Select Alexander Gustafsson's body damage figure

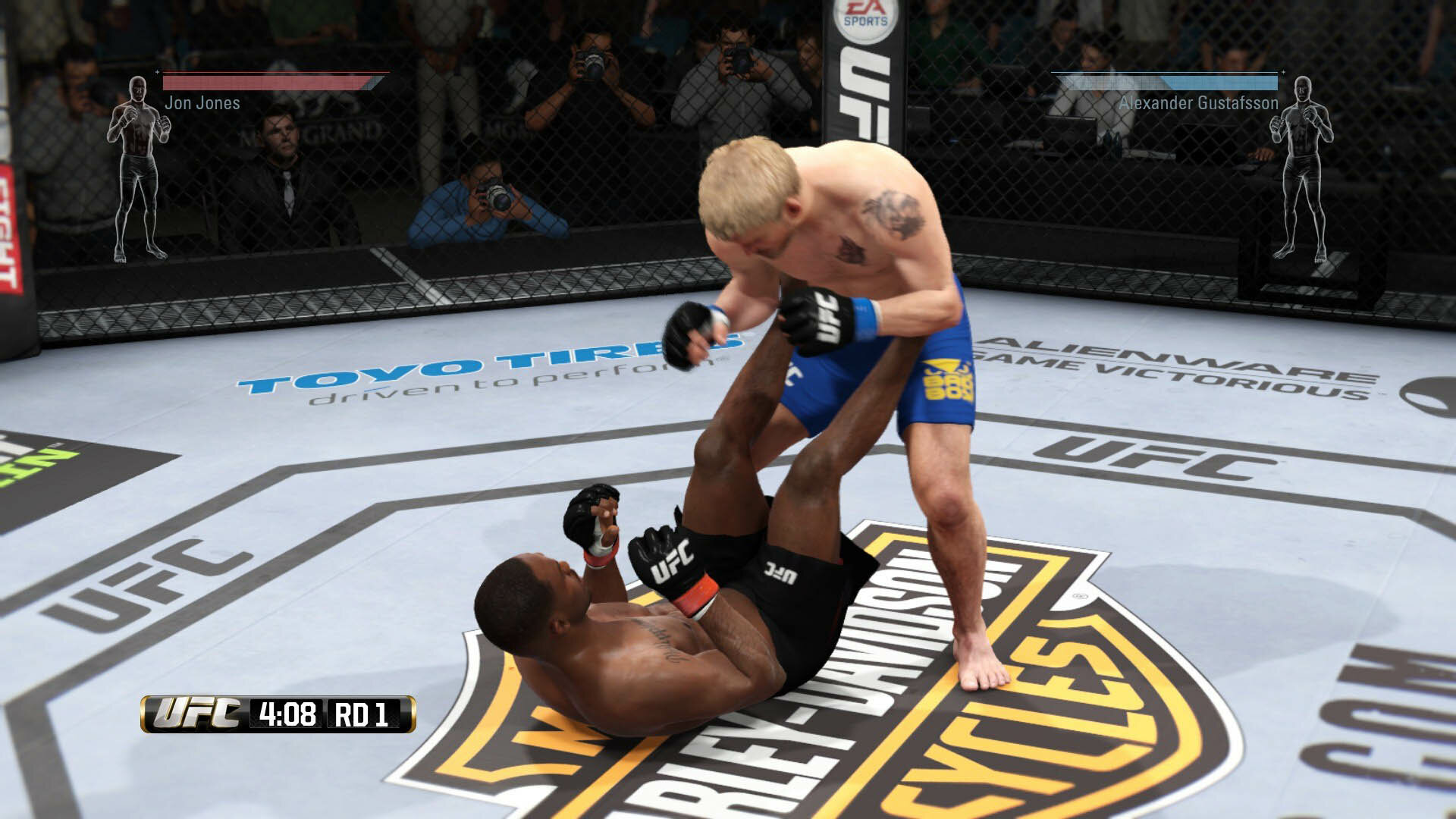tap(1301, 168)
